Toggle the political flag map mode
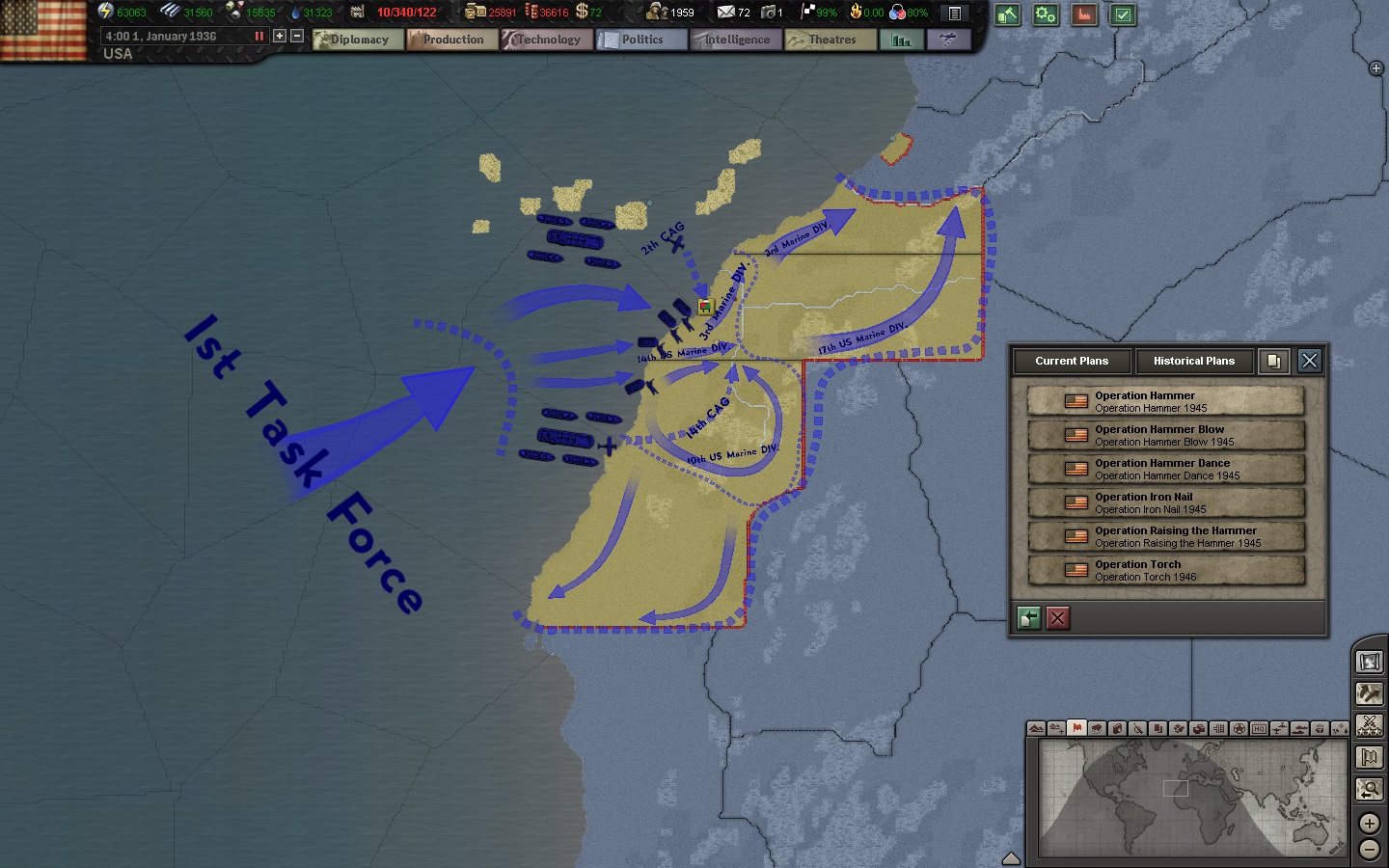This screenshot has width=1389, height=868. (1077, 730)
